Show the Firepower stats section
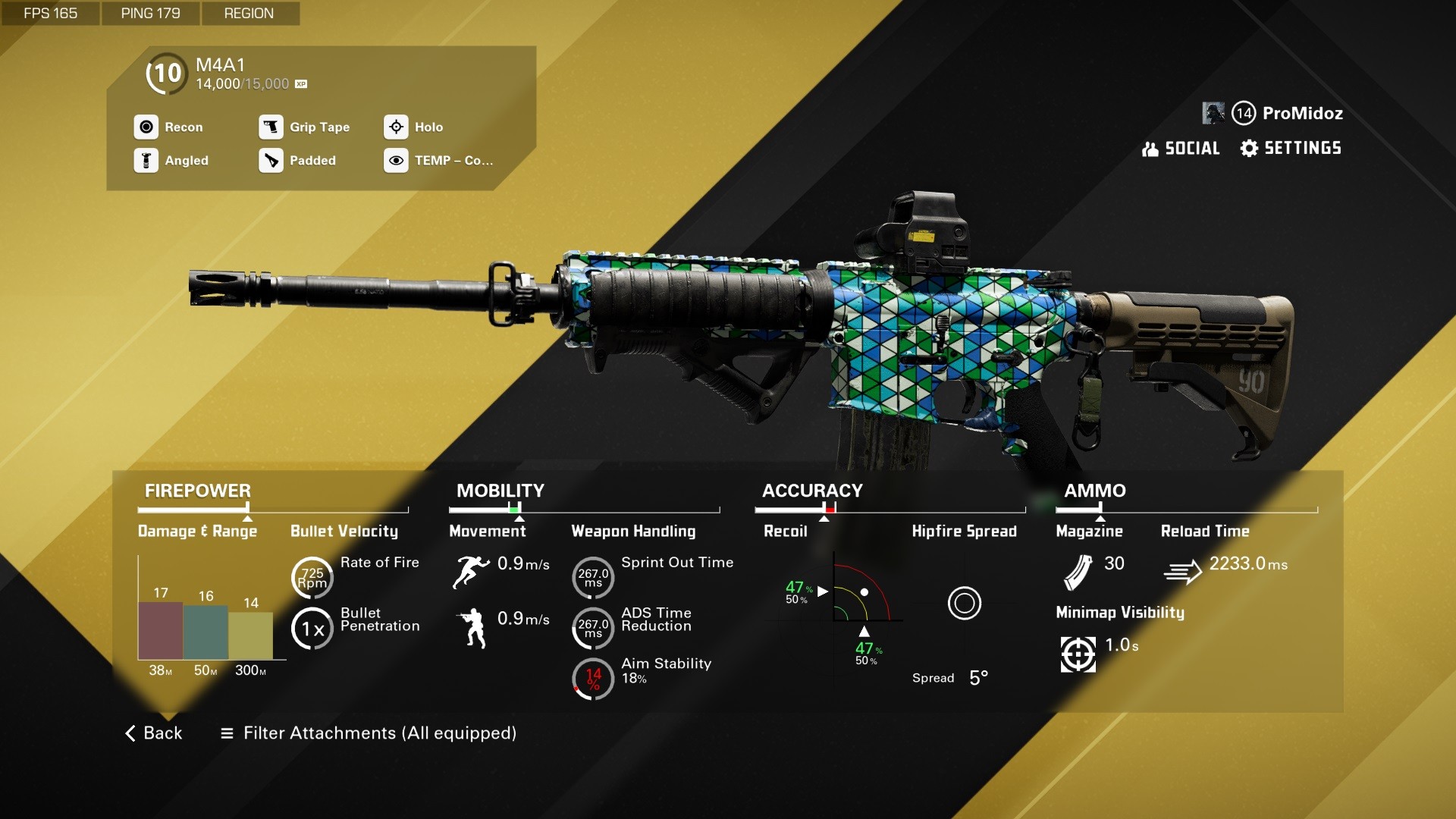The image size is (1456, 819). (x=198, y=491)
